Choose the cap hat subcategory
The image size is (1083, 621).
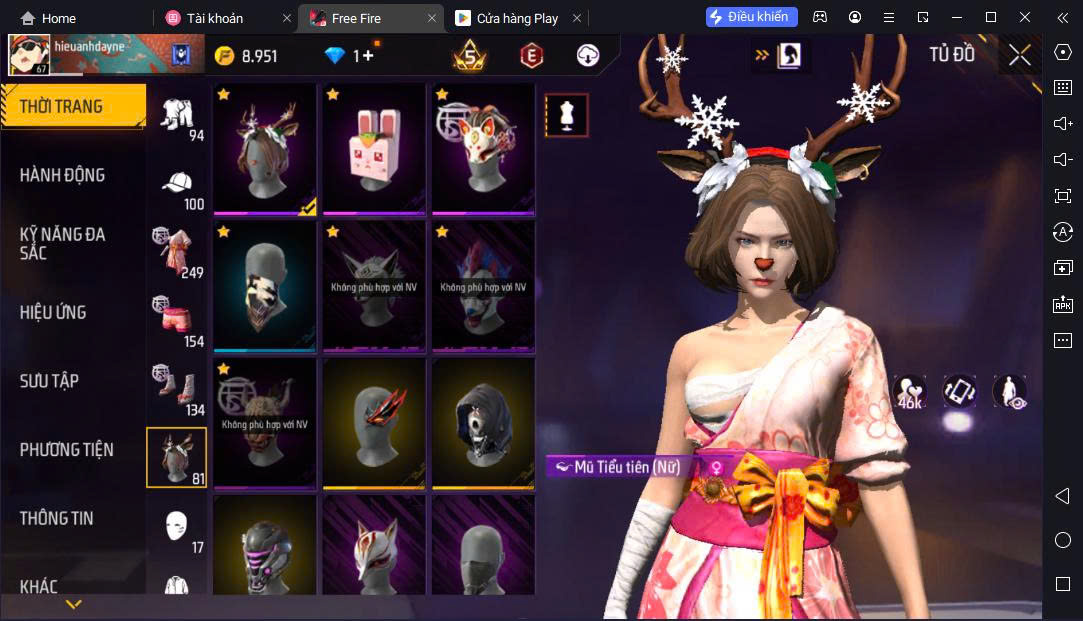[x=177, y=185]
